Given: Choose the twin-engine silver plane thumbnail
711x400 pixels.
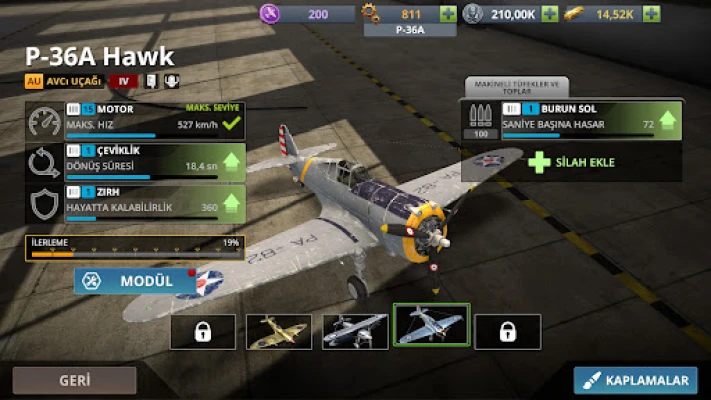Looking at the screenshot, I should [x=355, y=331].
